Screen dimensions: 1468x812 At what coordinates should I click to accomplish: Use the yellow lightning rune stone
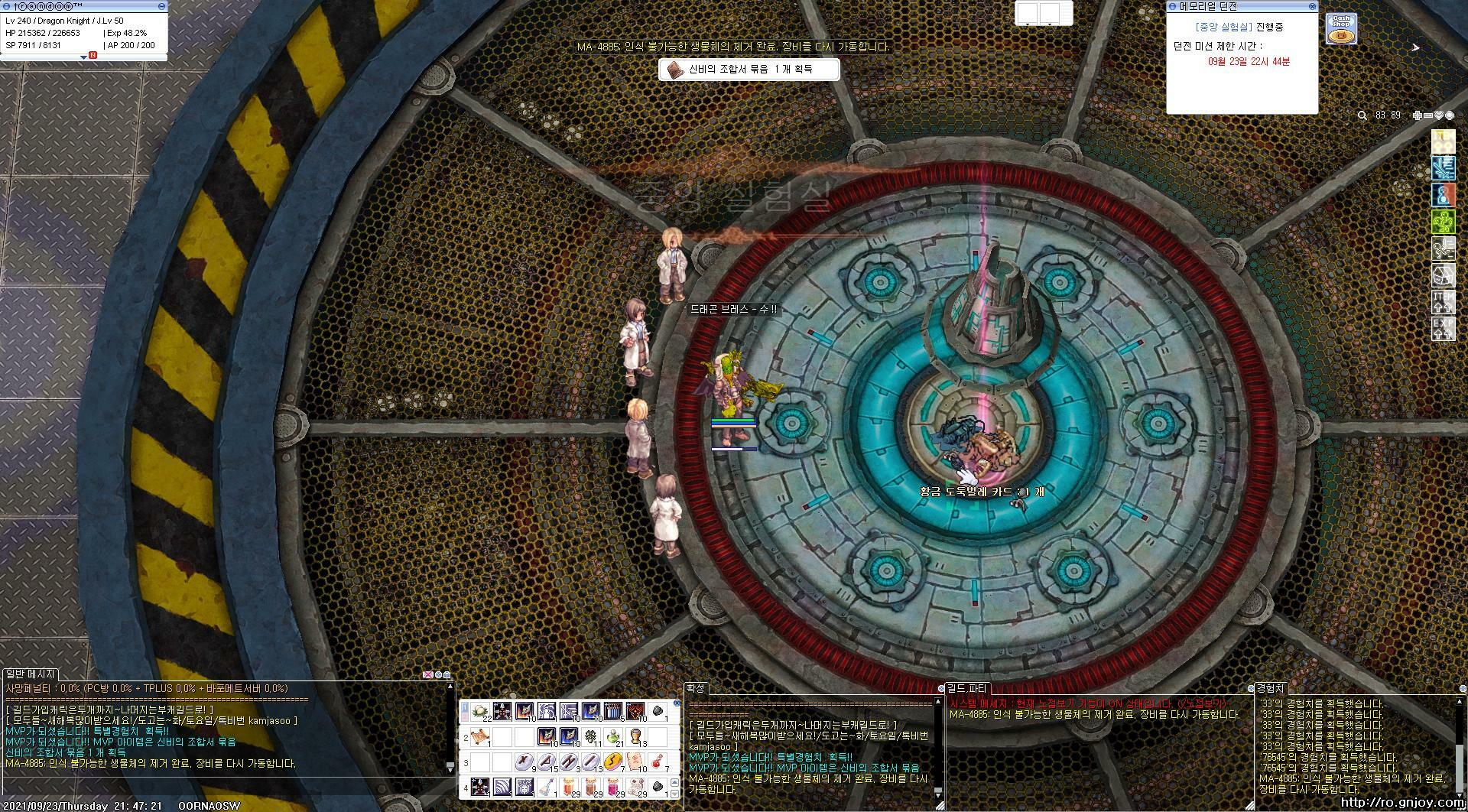[611, 762]
